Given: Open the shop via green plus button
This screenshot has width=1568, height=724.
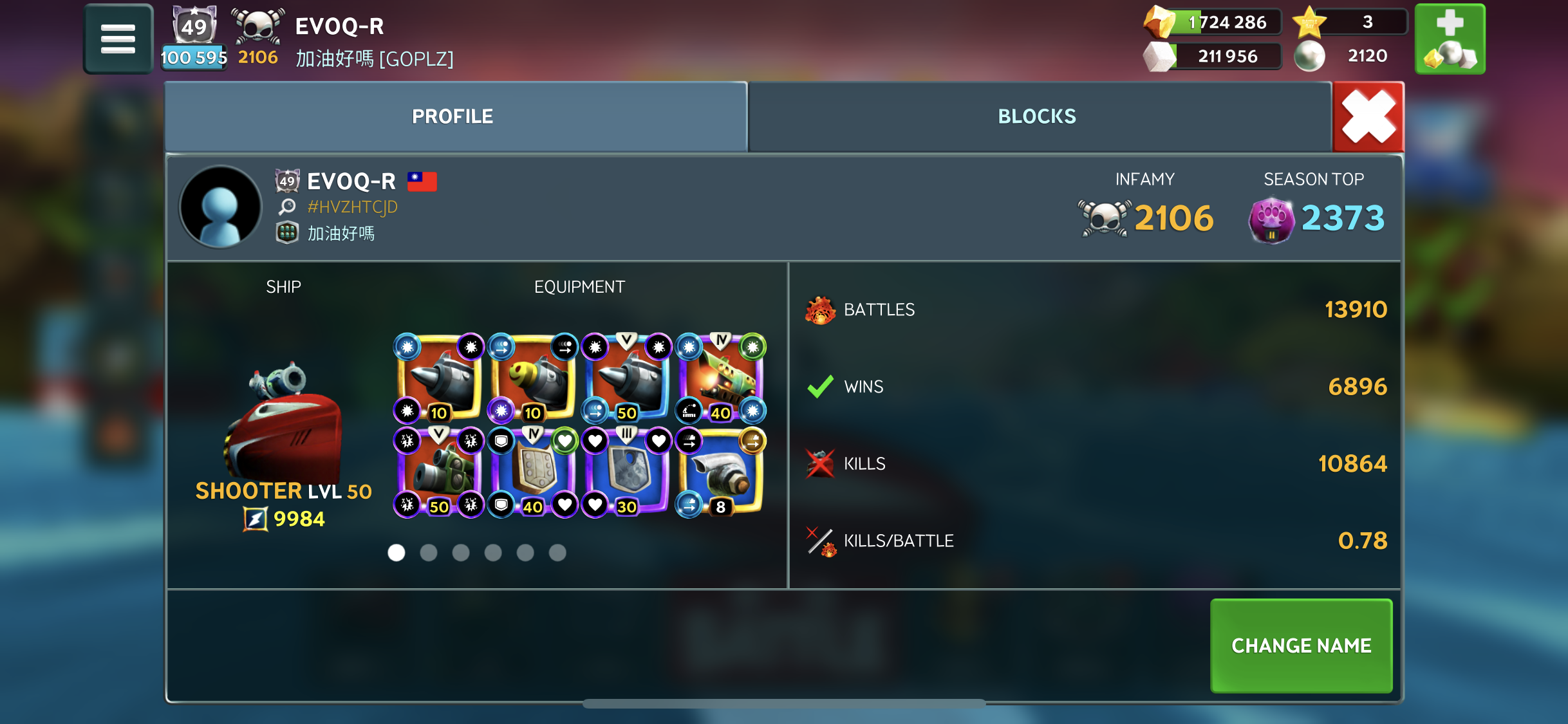Looking at the screenshot, I should pos(1450,39).
